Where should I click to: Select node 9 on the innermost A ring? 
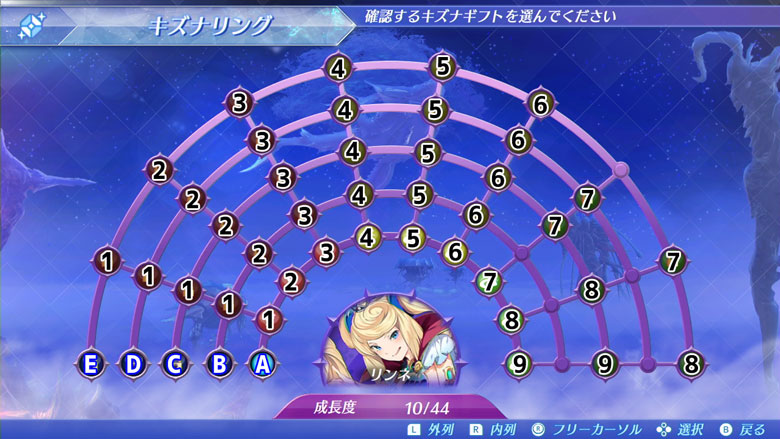[519, 363]
